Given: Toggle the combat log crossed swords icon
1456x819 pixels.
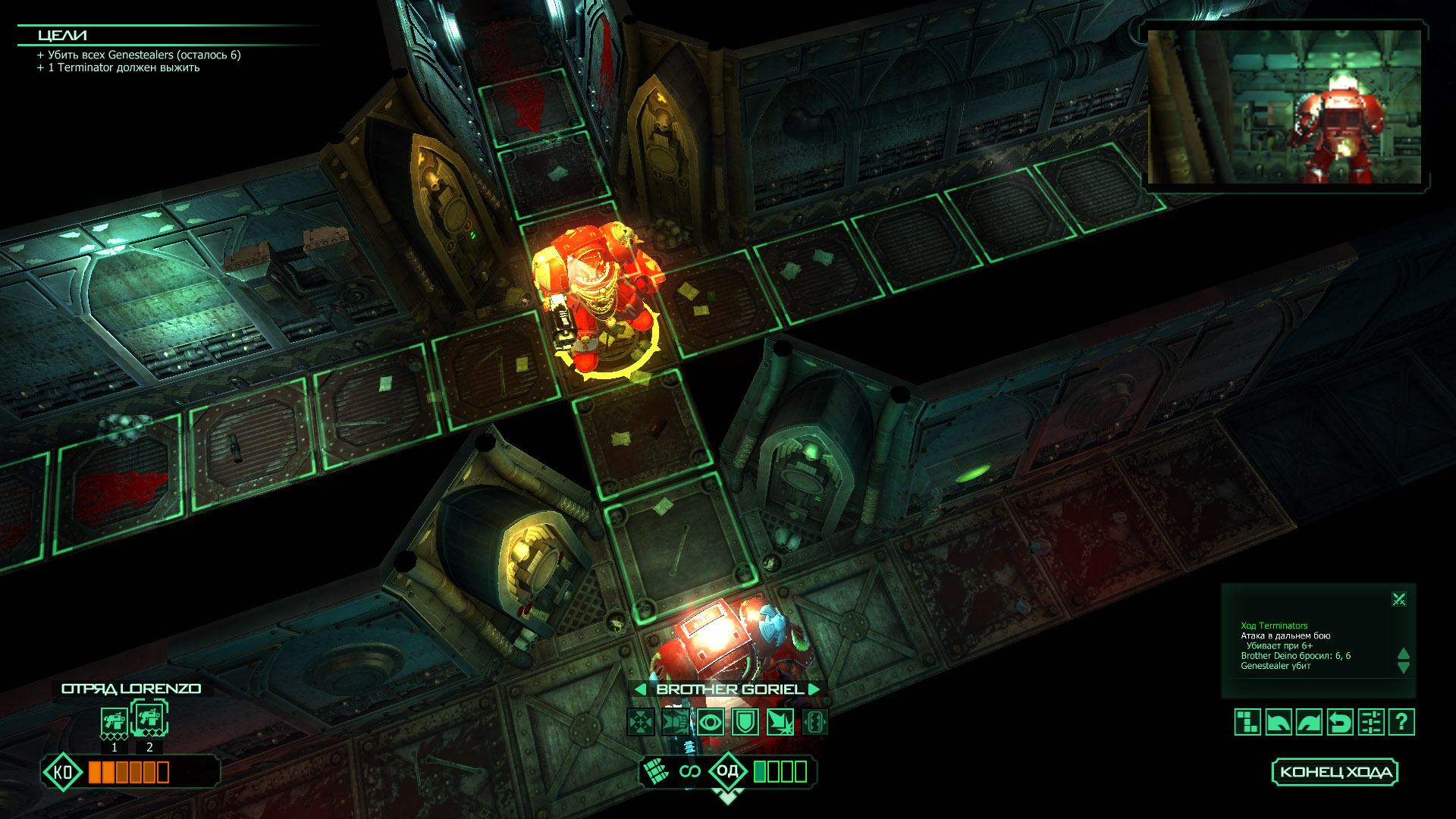Looking at the screenshot, I should (1399, 600).
